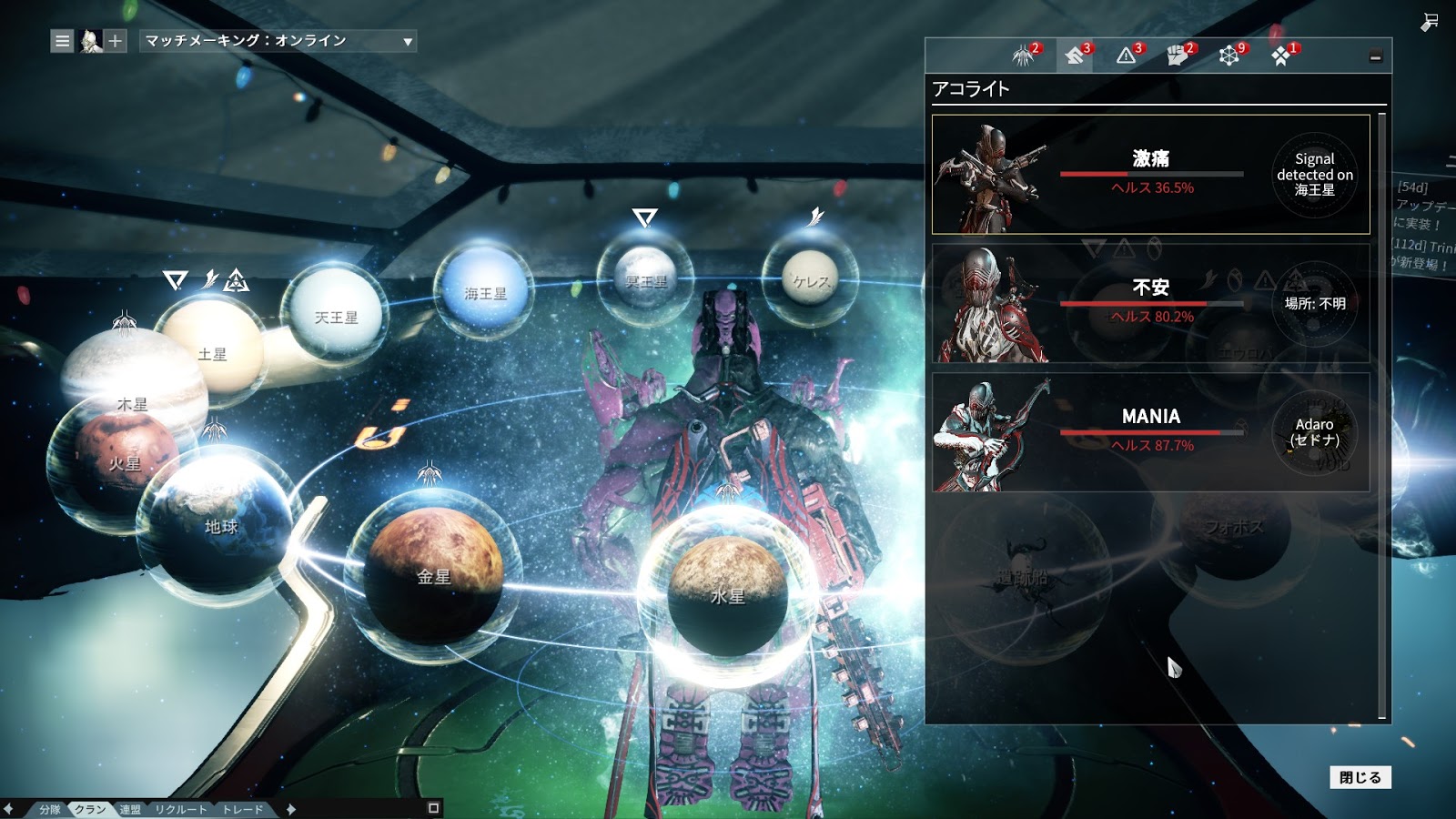This screenshot has width=1456, height=819.
Task: Open the トレード chat tab
Action: tap(243, 809)
